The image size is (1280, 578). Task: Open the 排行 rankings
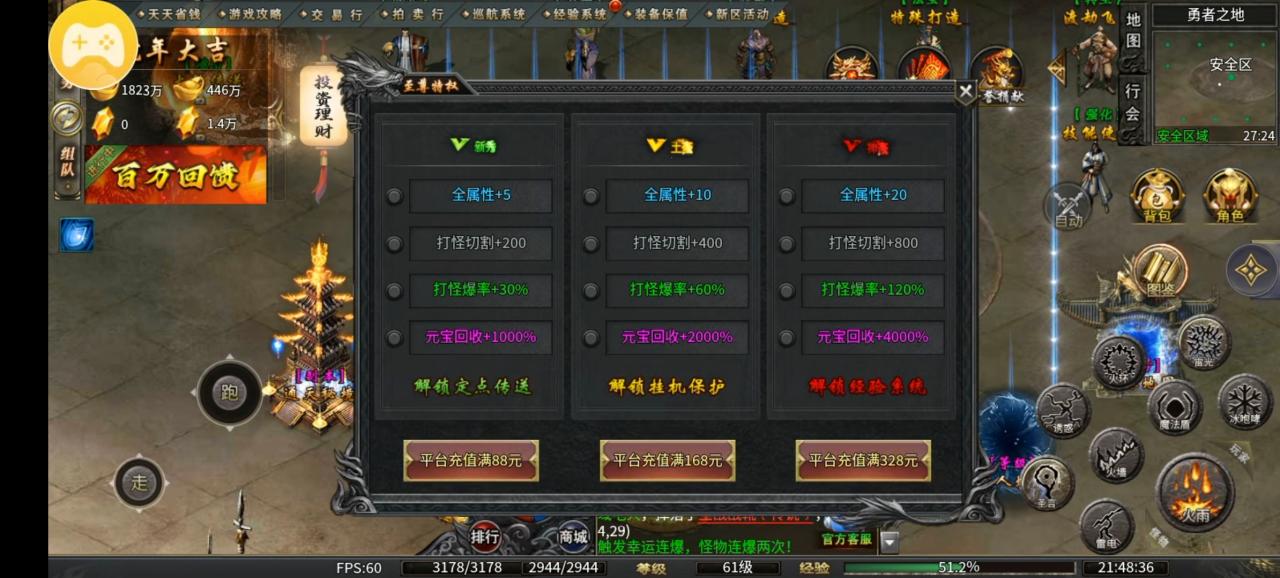(485, 537)
